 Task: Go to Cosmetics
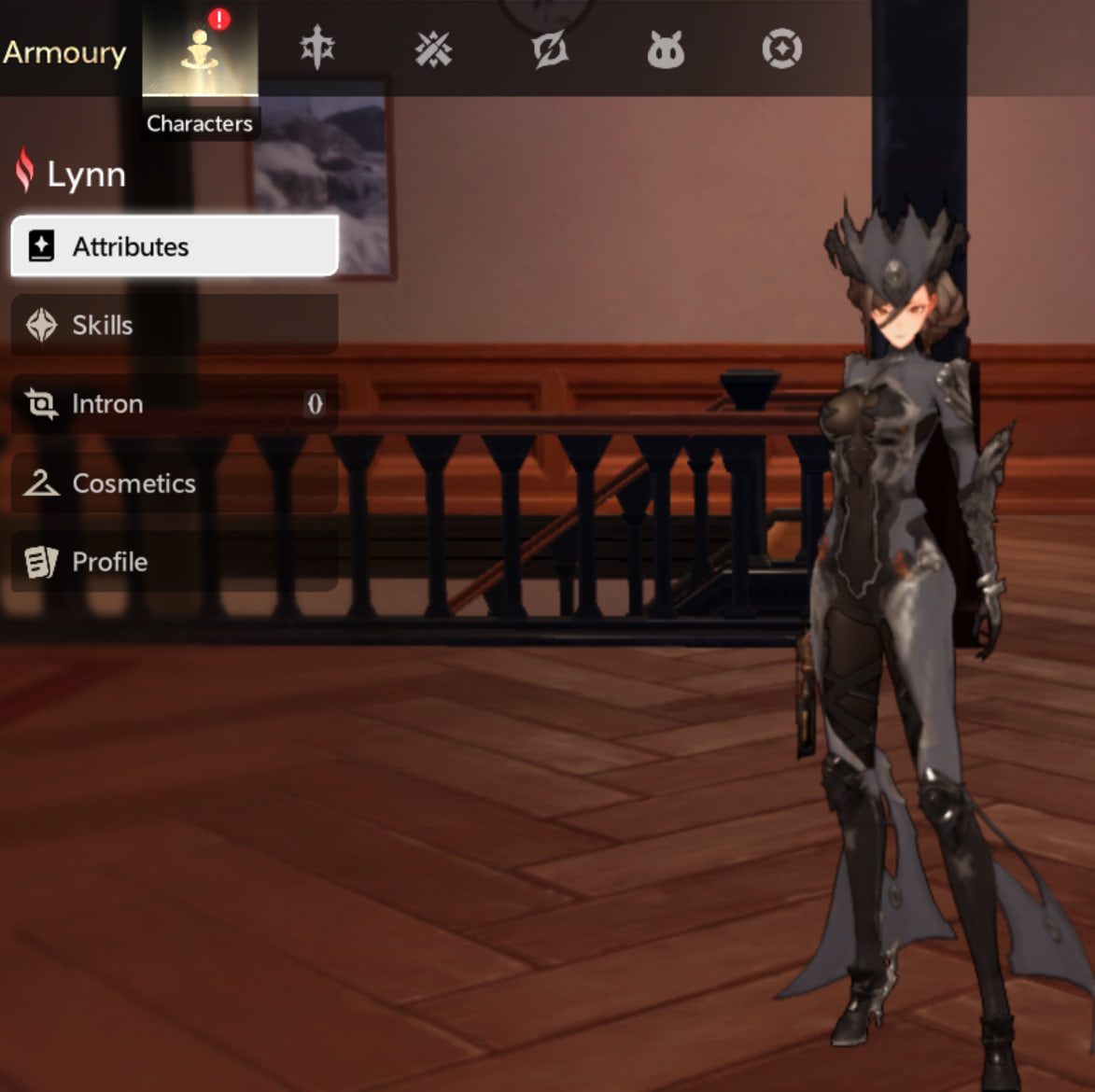click(x=175, y=483)
